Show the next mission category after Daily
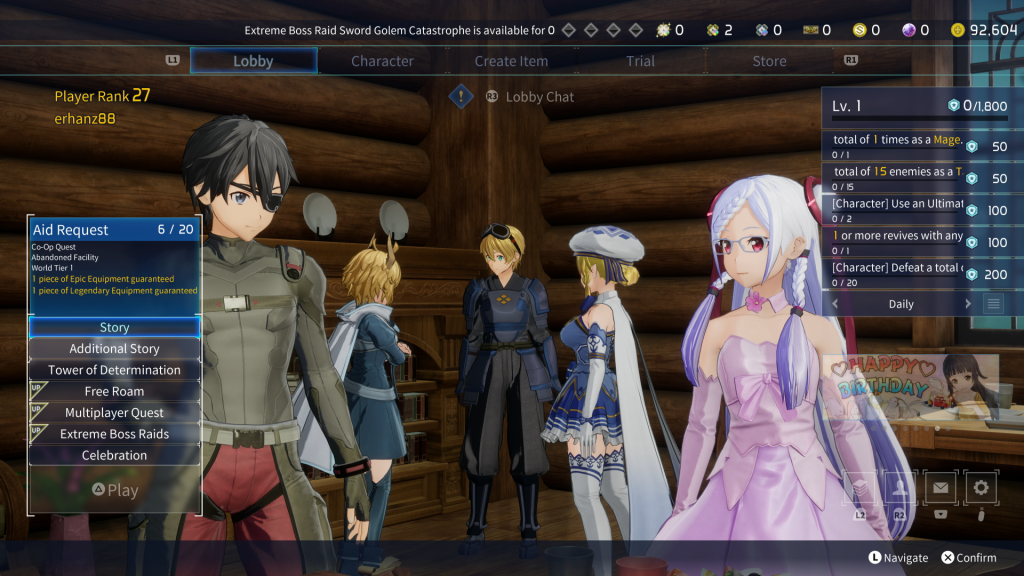1024x576 pixels. tap(968, 304)
